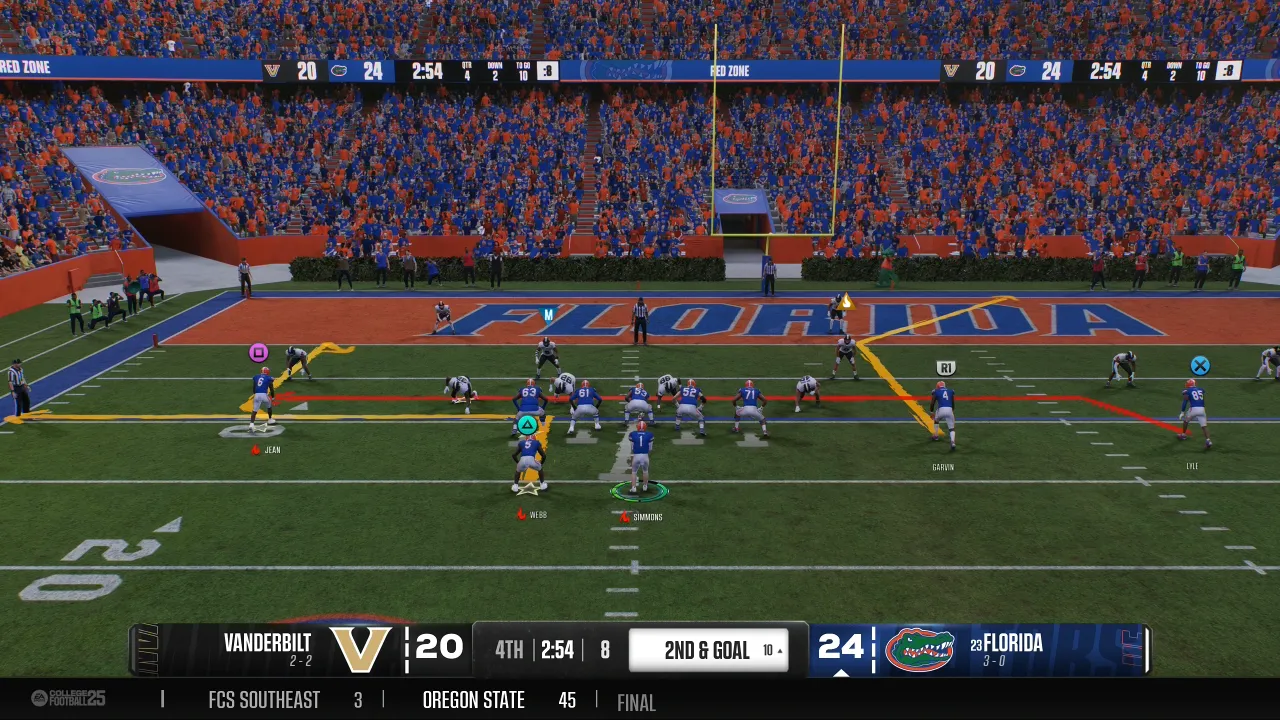Choose receiver Lyle's name label
The width and height of the screenshot is (1280, 720).
pos(1192,466)
